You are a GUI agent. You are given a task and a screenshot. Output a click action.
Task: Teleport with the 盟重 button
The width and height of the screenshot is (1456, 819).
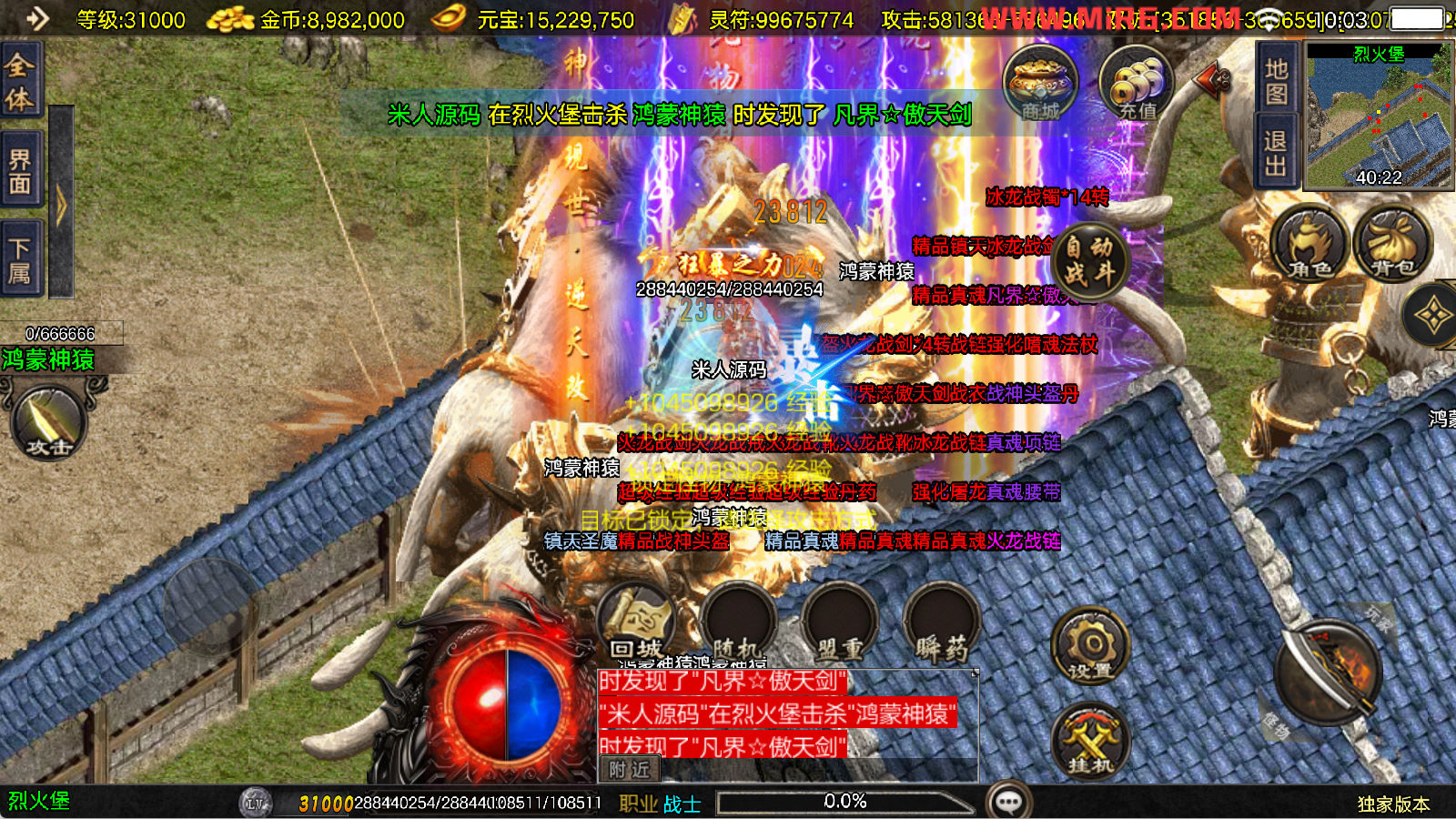click(839, 624)
